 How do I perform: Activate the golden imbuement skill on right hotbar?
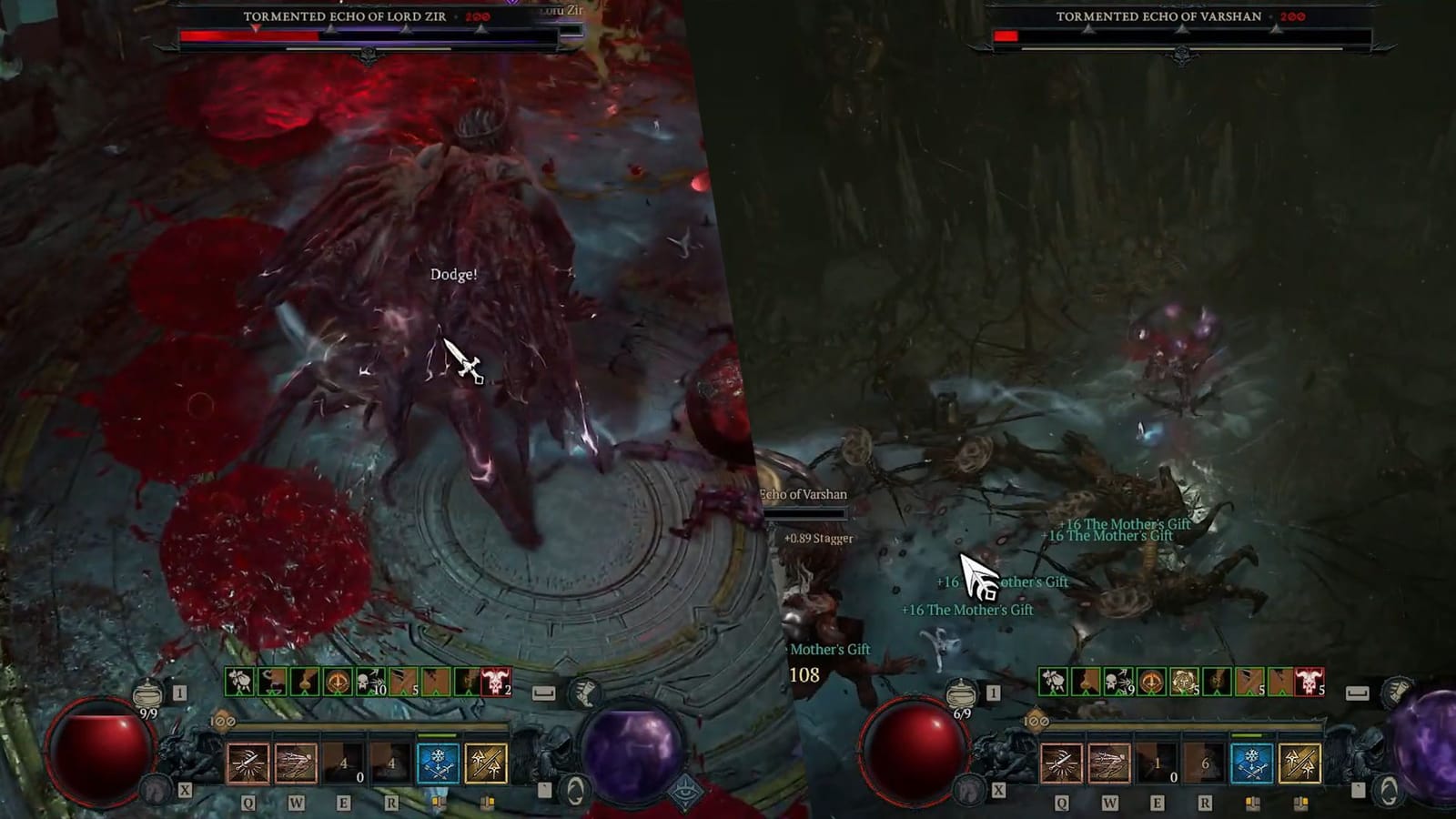click(x=1301, y=763)
